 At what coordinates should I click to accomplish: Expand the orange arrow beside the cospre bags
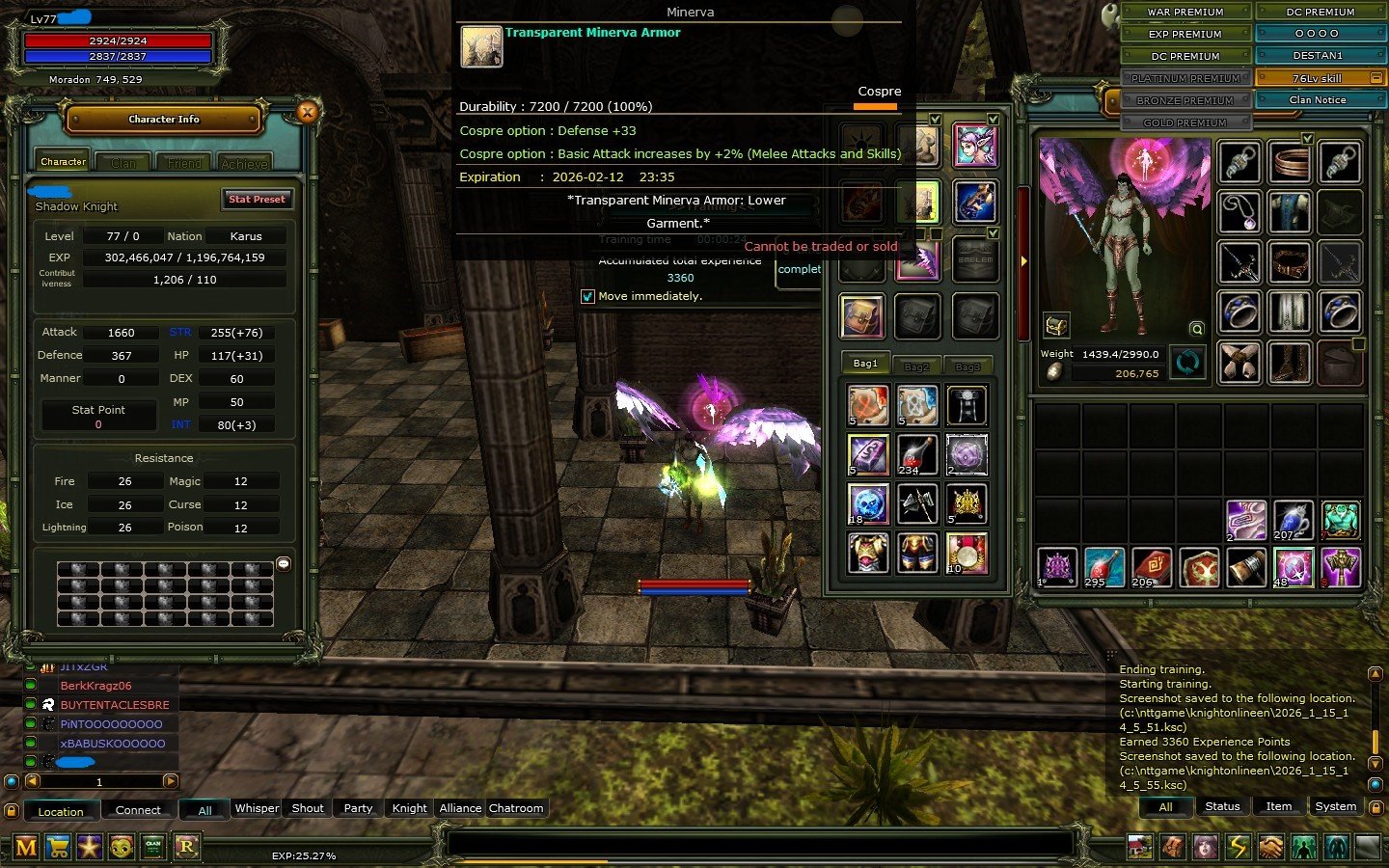click(x=1022, y=259)
